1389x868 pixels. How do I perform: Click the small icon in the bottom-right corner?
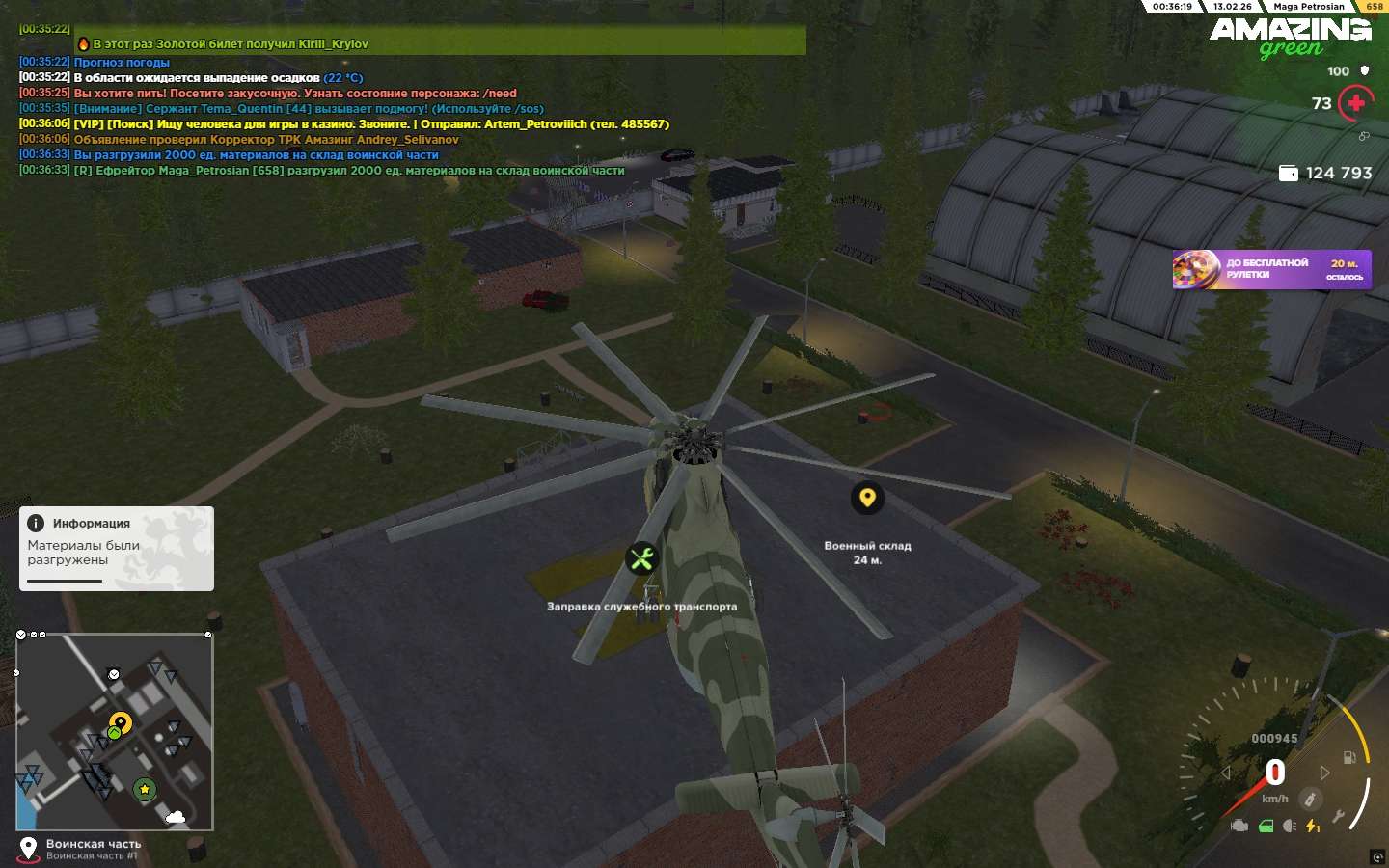(1376, 857)
